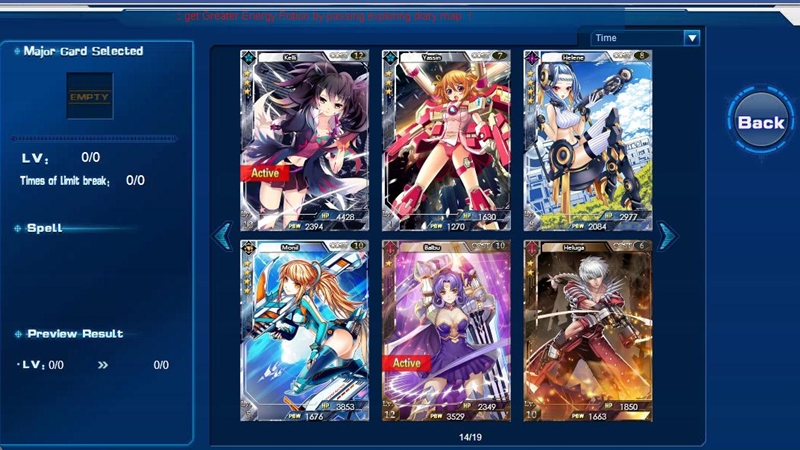The image size is (800, 450).
Task: Show the previous page of cards
Action: [223, 236]
